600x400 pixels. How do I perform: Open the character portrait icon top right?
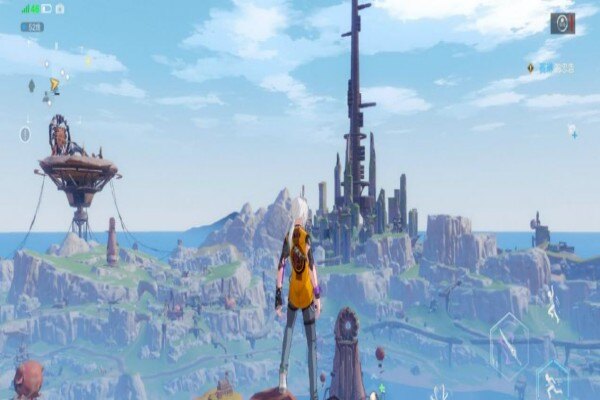coord(562,23)
